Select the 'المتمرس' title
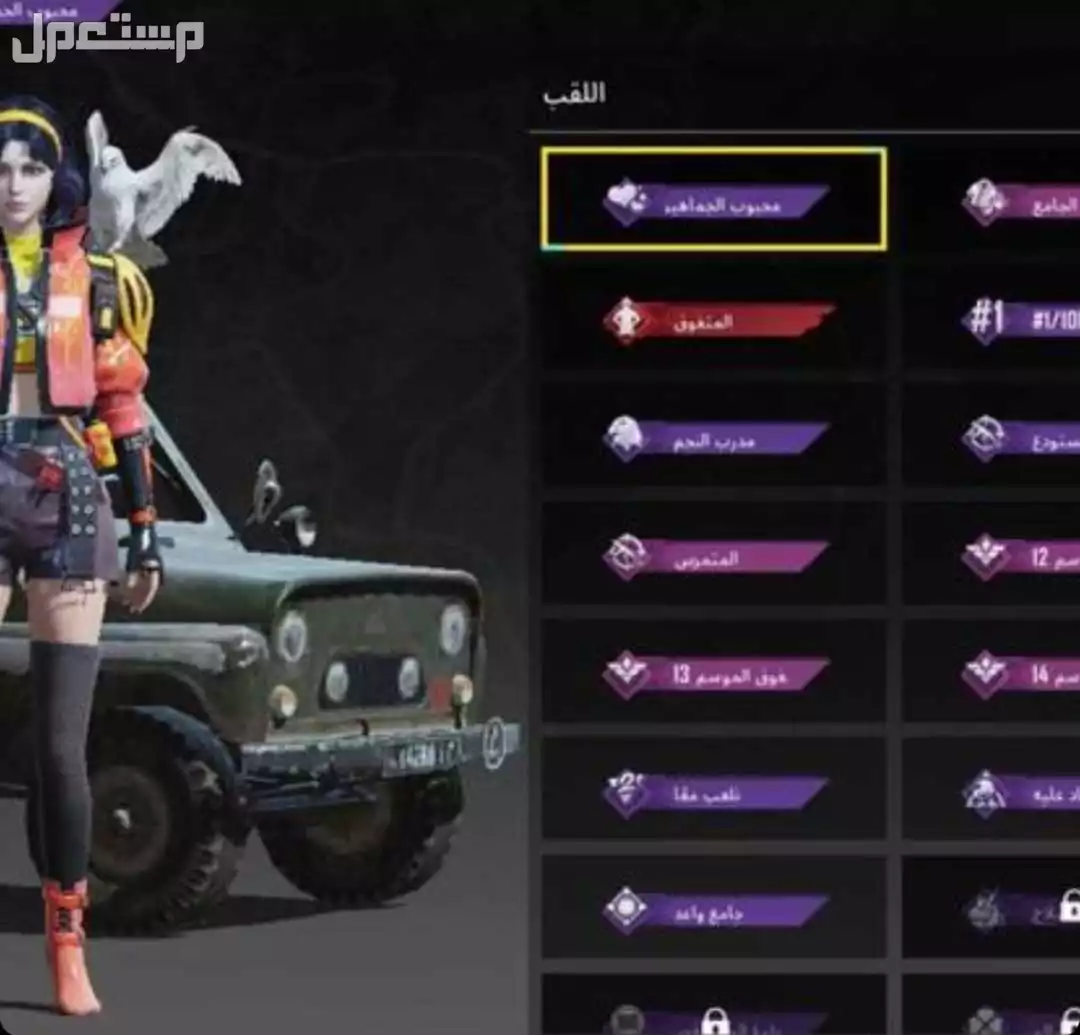Viewport: 1080px width, 1035px height. (x=714, y=556)
